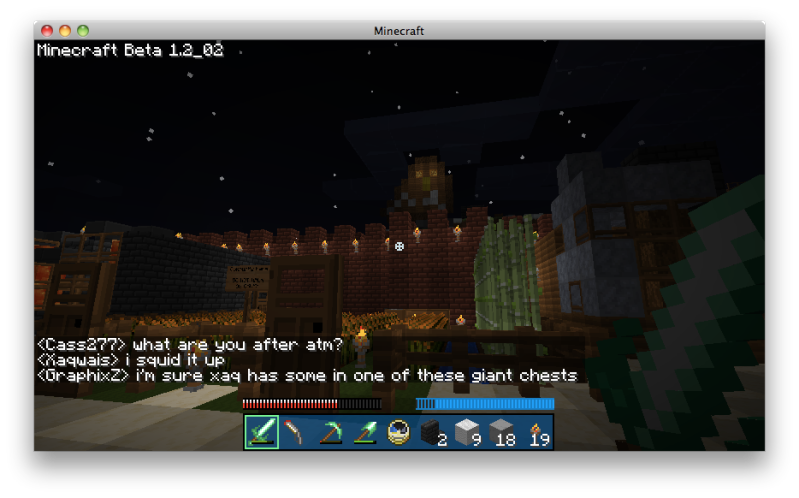The image size is (799, 498).
Task: Pick the dark block stack of 2
Action: tap(432, 432)
